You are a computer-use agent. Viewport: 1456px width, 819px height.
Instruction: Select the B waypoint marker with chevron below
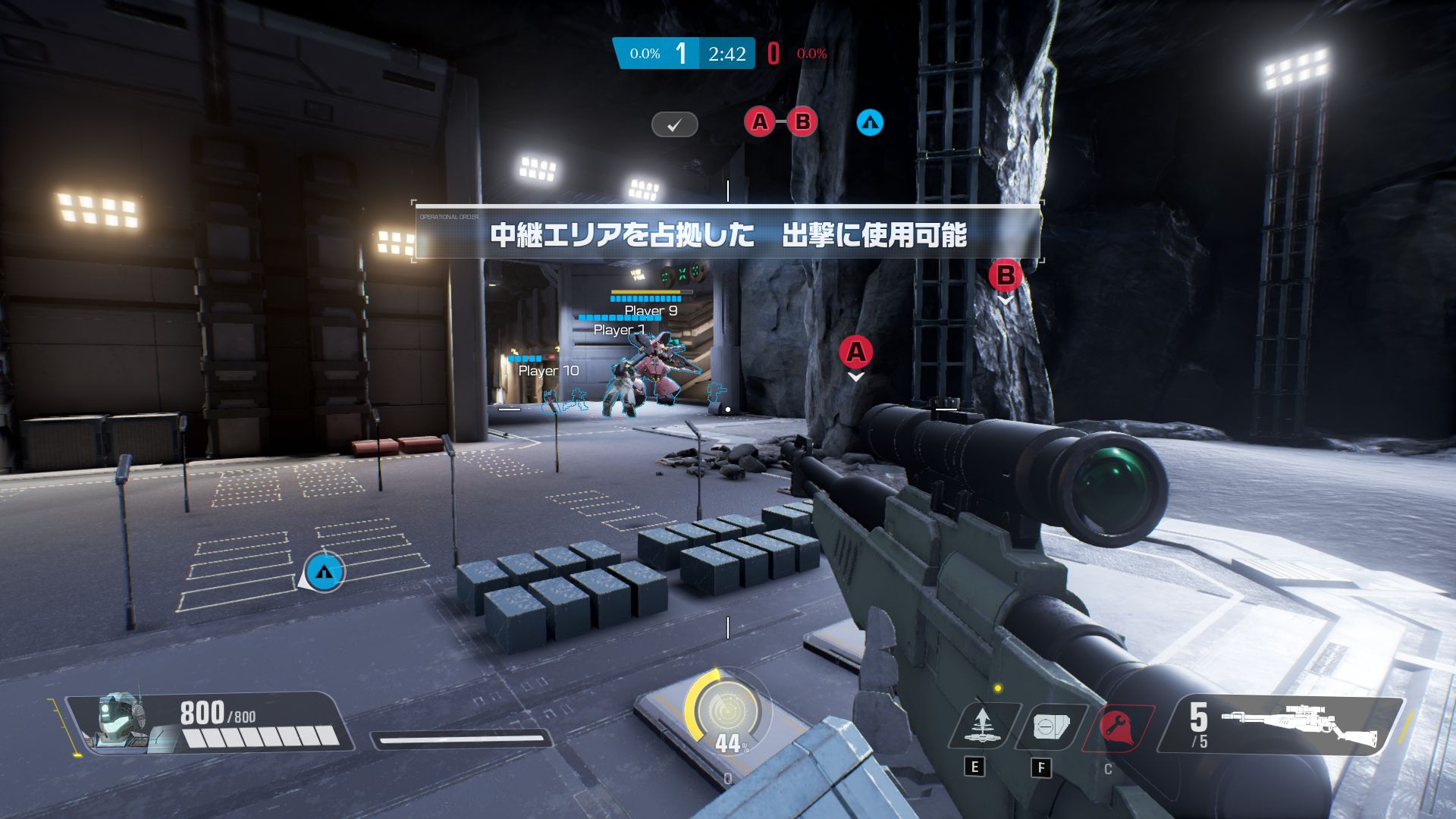[x=1006, y=275]
